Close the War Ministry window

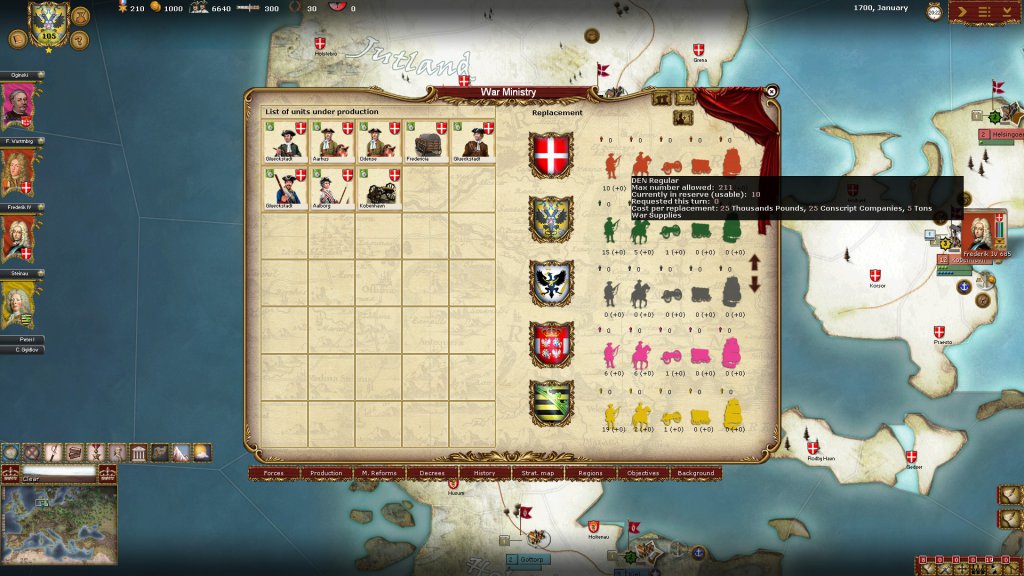pos(771,91)
